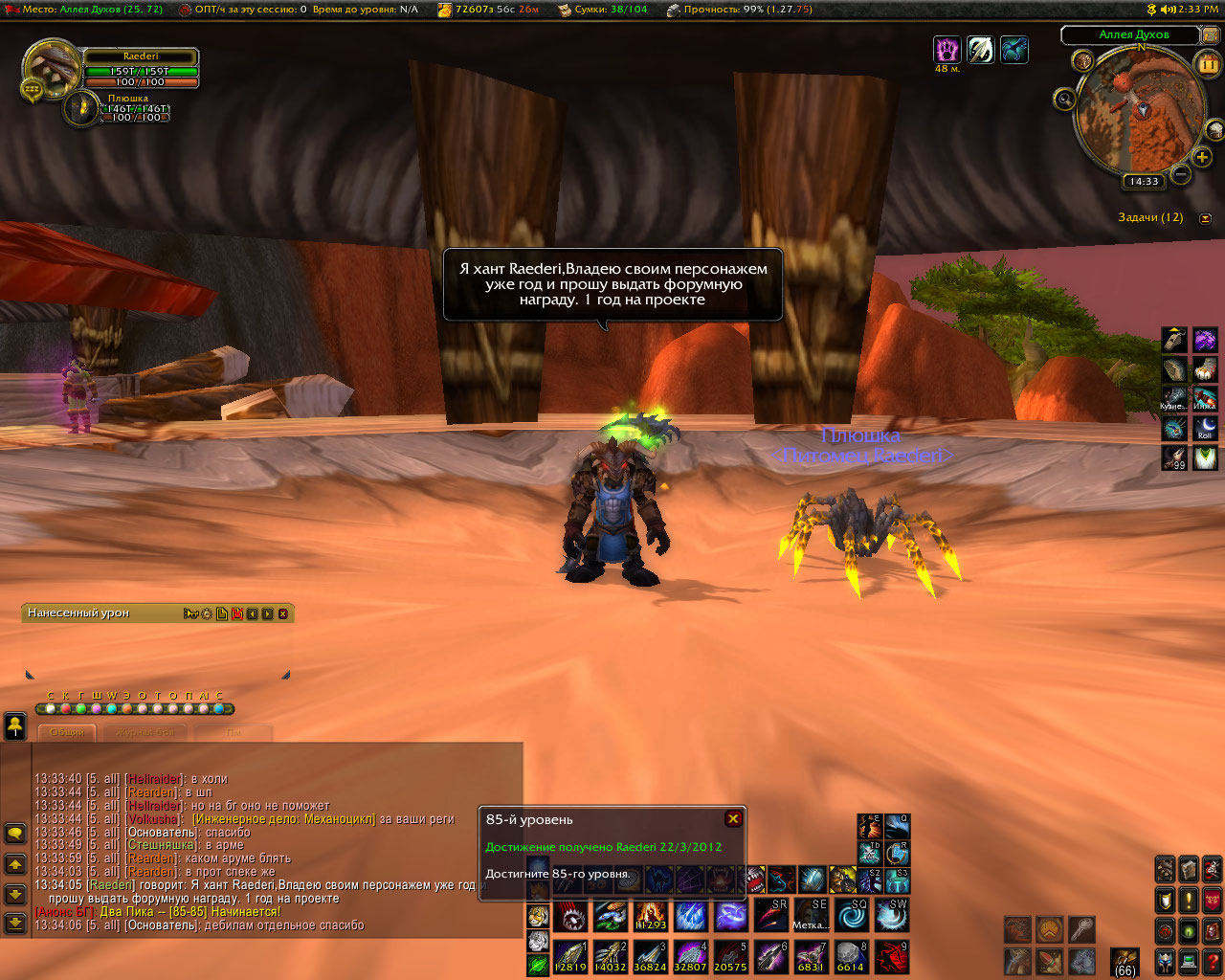Click the purple paw buff icon
Image resolution: width=1225 pixels, height=980 pixels.
947,49
